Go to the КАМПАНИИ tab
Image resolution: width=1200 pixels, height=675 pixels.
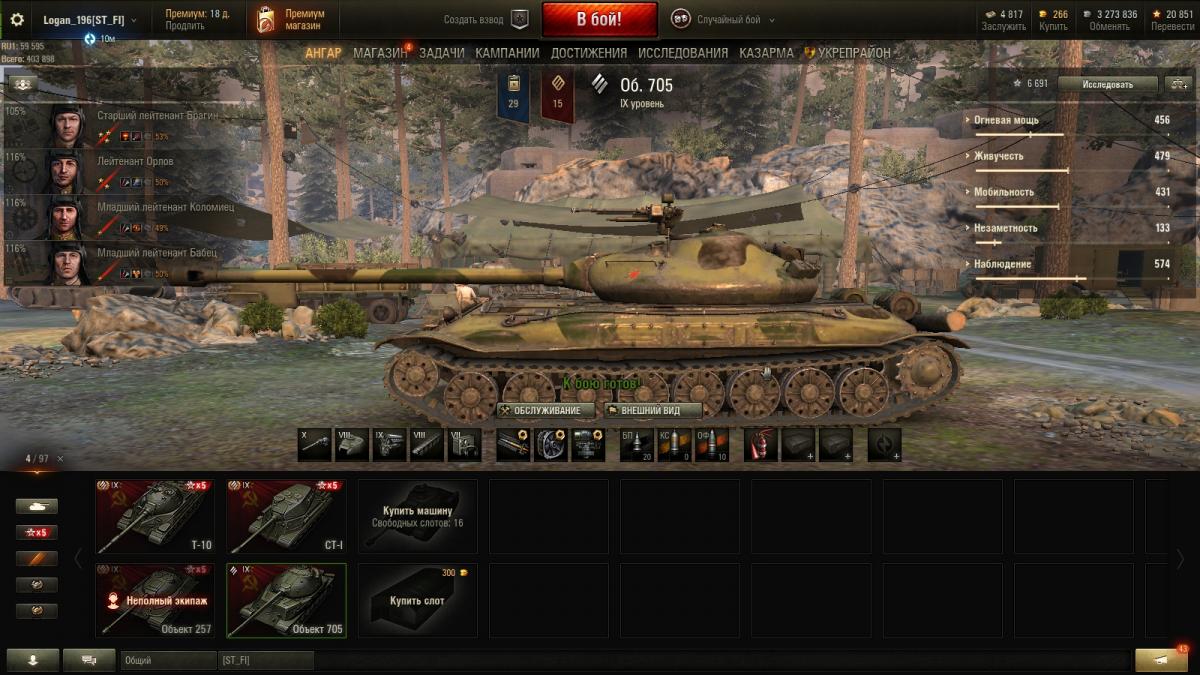(507, 53)
